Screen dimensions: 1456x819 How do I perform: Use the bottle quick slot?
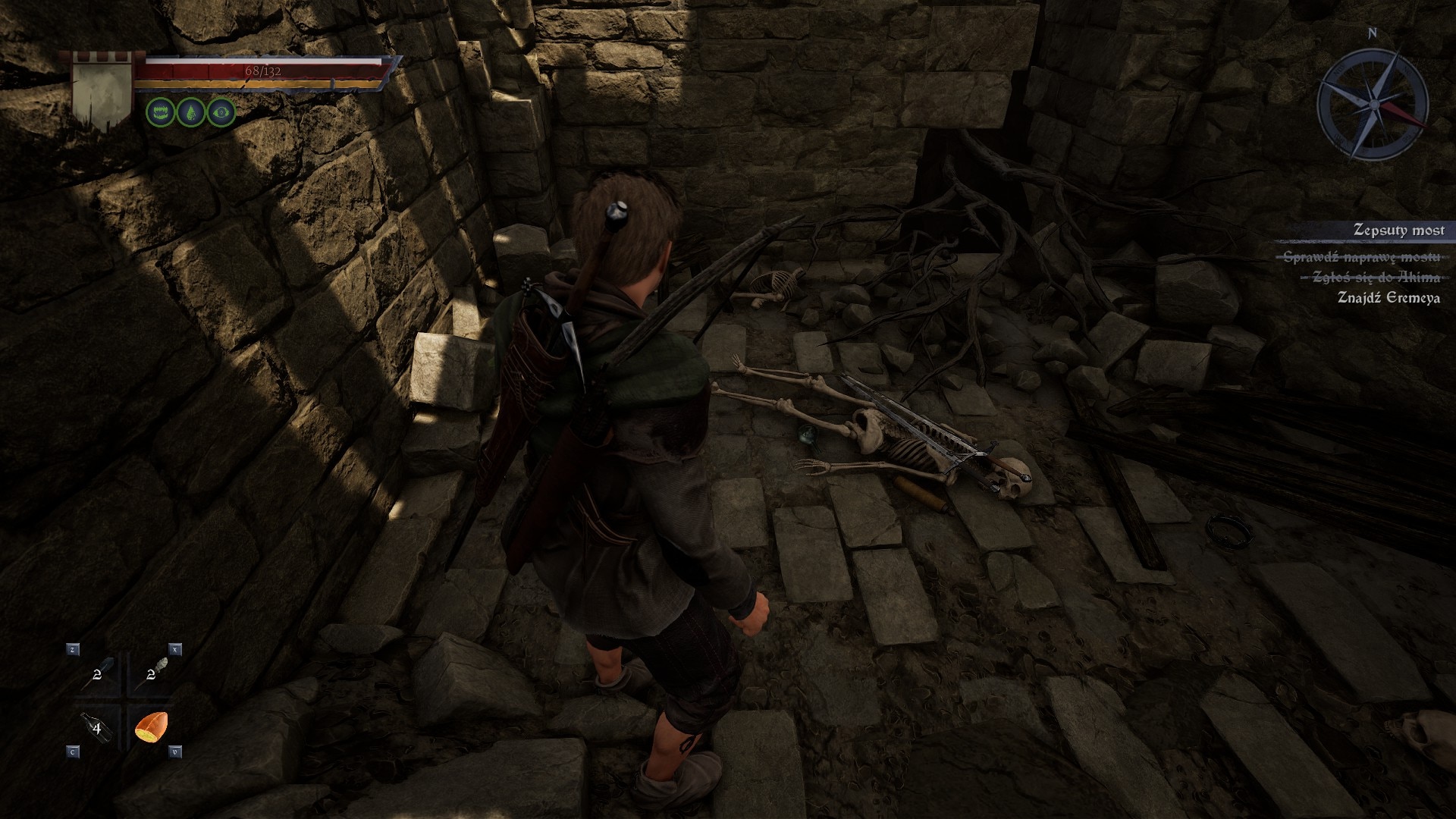99,728
